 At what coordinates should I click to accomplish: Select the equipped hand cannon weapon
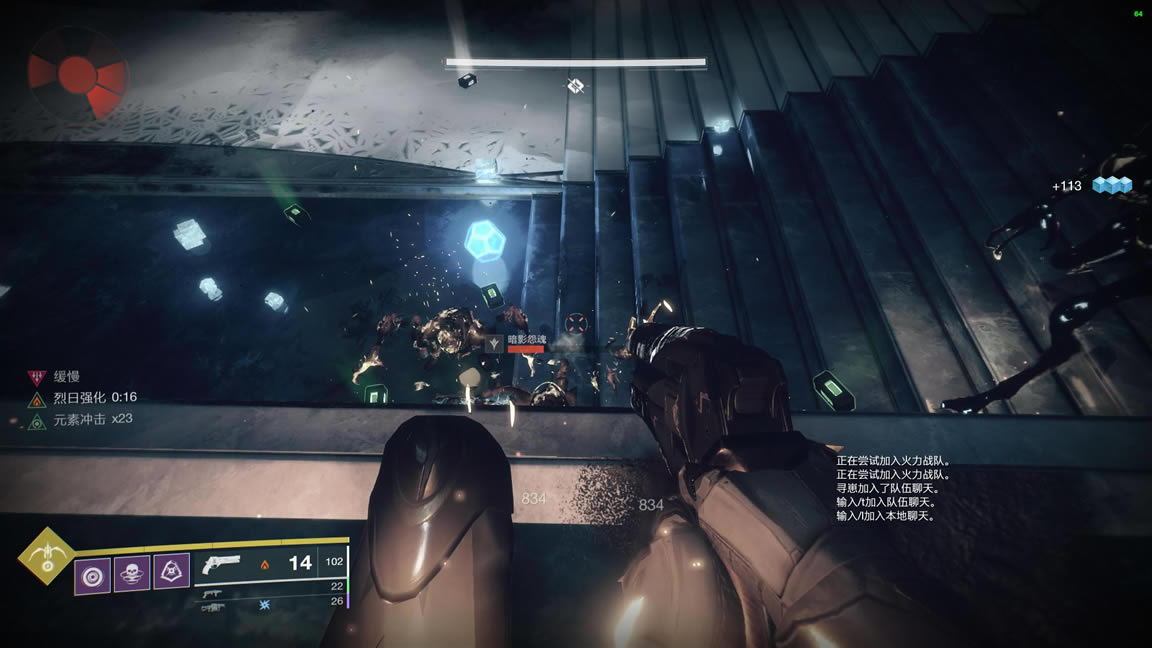[219, 564]
